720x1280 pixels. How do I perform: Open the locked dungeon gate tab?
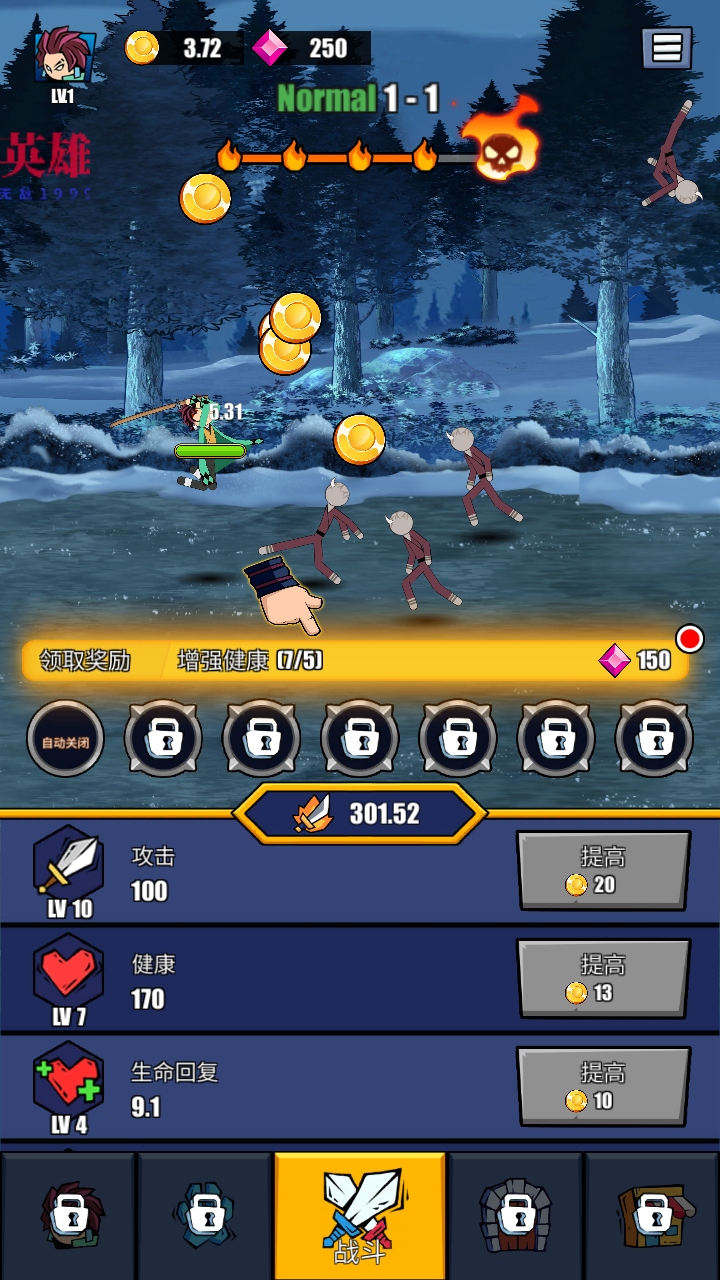pyautogui.click(x=516, y=1215)
